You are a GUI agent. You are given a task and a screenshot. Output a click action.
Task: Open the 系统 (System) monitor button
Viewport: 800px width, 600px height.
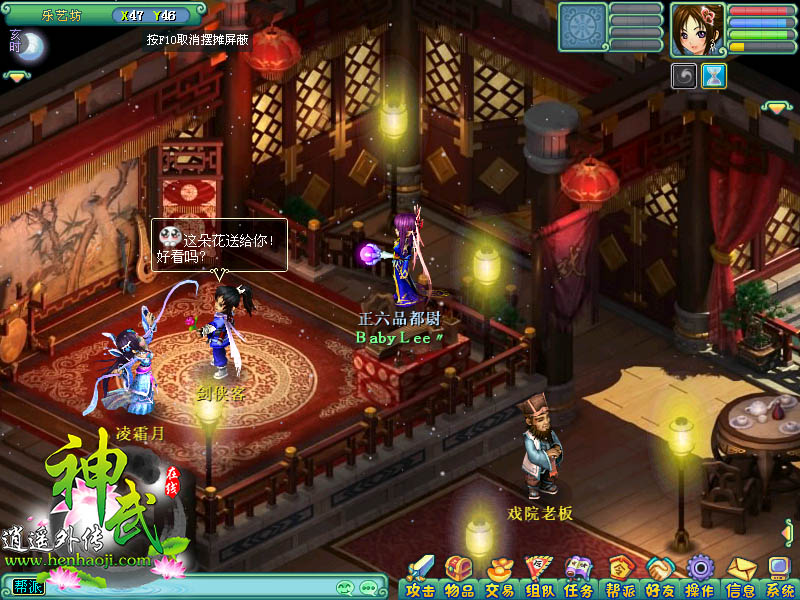780,577
